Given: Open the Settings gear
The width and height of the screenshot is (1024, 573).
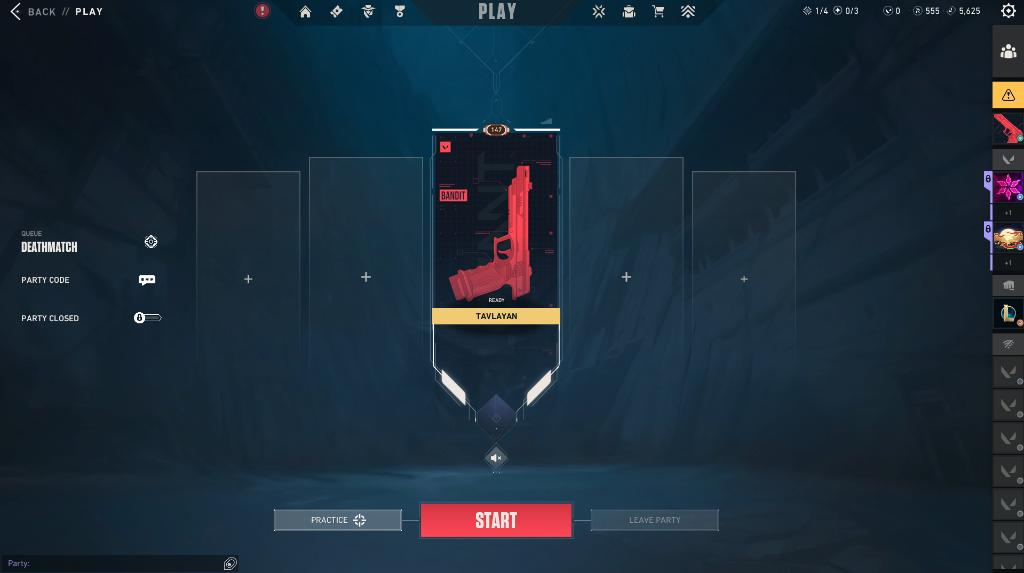Looking at the screenshot, I should pos(1008,11).
